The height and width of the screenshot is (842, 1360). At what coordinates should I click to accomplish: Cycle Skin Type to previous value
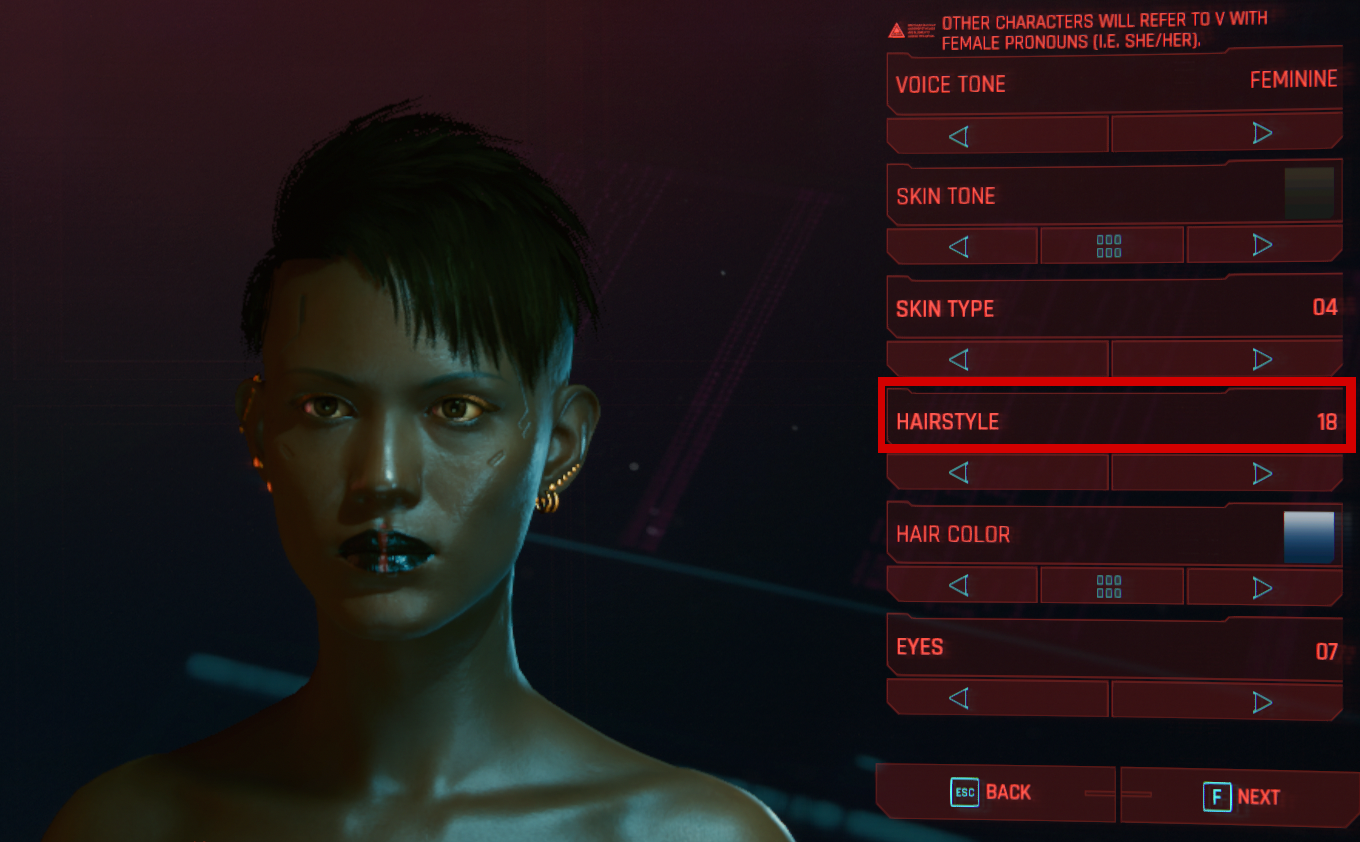tap(997, 359)
